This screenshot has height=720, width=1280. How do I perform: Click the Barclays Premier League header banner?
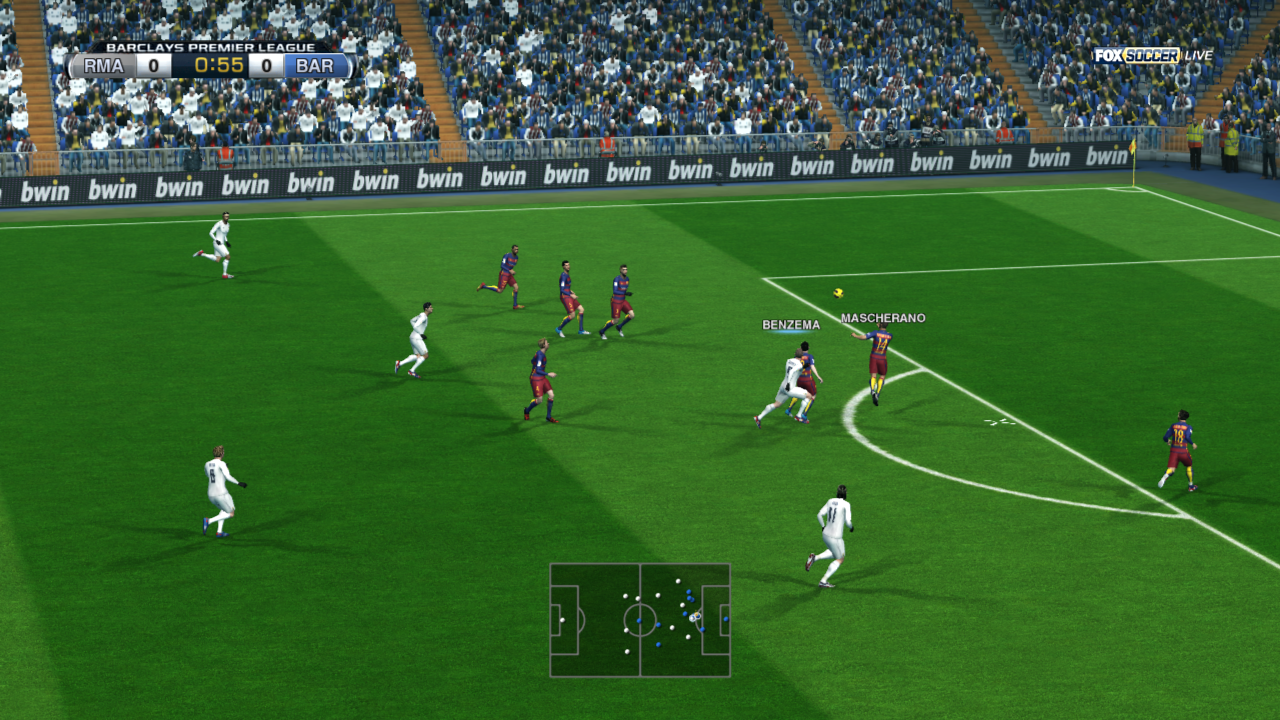click(x=210, y=46)
